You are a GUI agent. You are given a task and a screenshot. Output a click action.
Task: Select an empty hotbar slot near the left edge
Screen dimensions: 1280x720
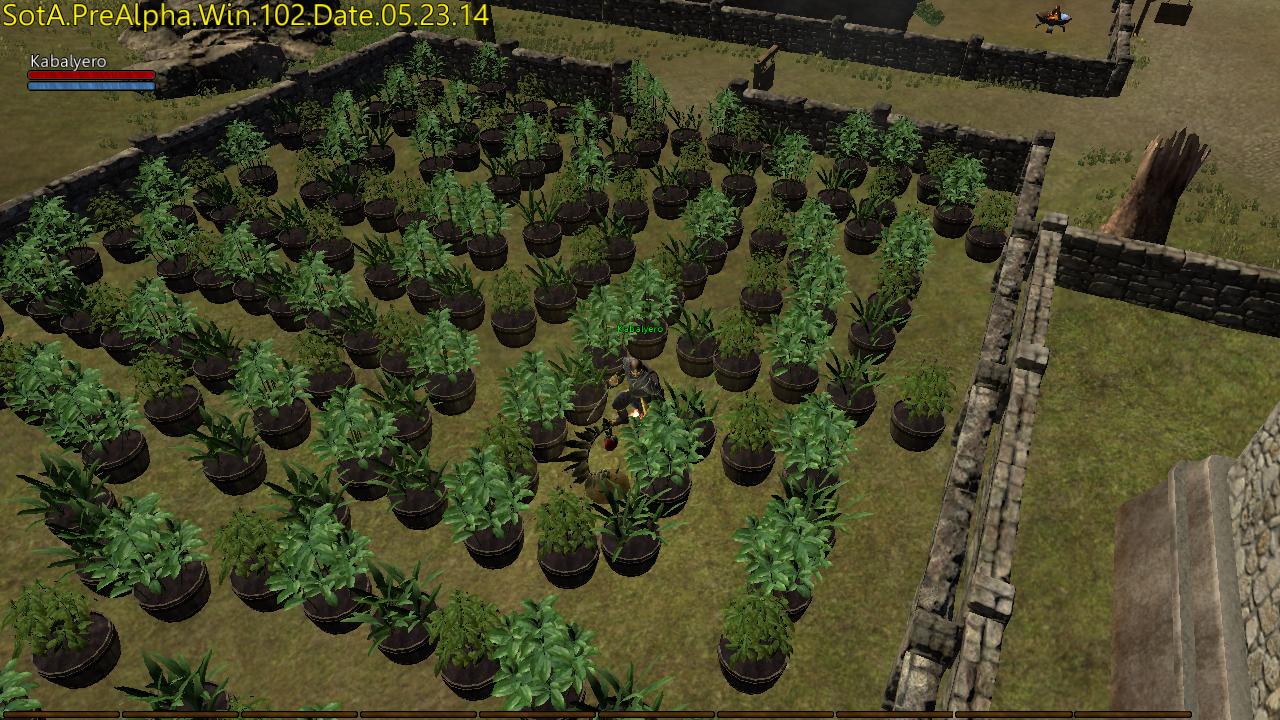point(60,712)
